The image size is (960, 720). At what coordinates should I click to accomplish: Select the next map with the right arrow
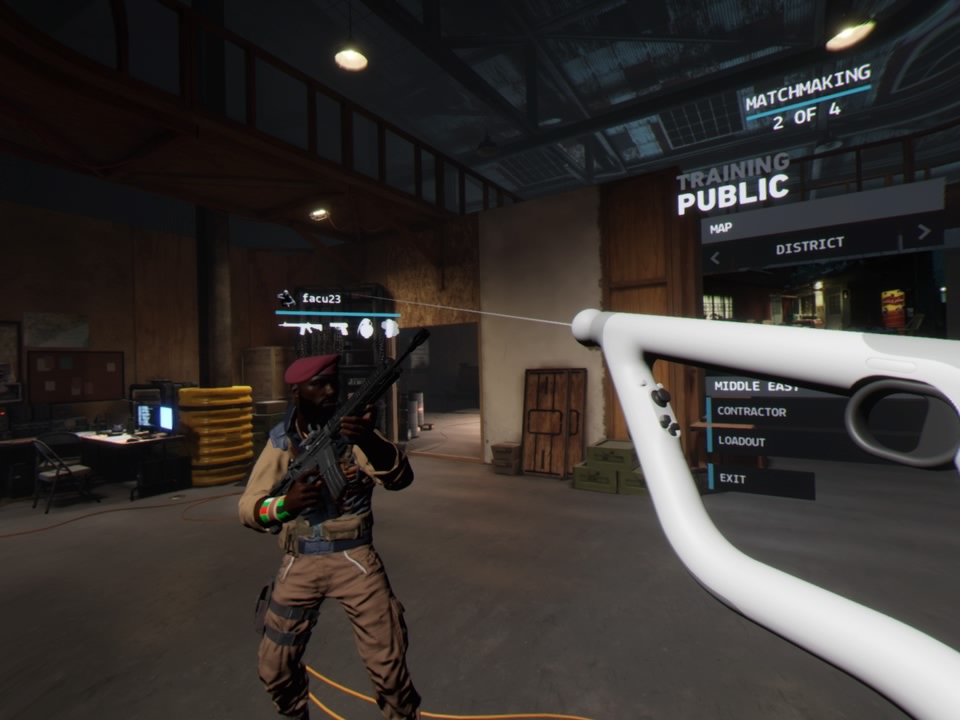pos(923,232)
